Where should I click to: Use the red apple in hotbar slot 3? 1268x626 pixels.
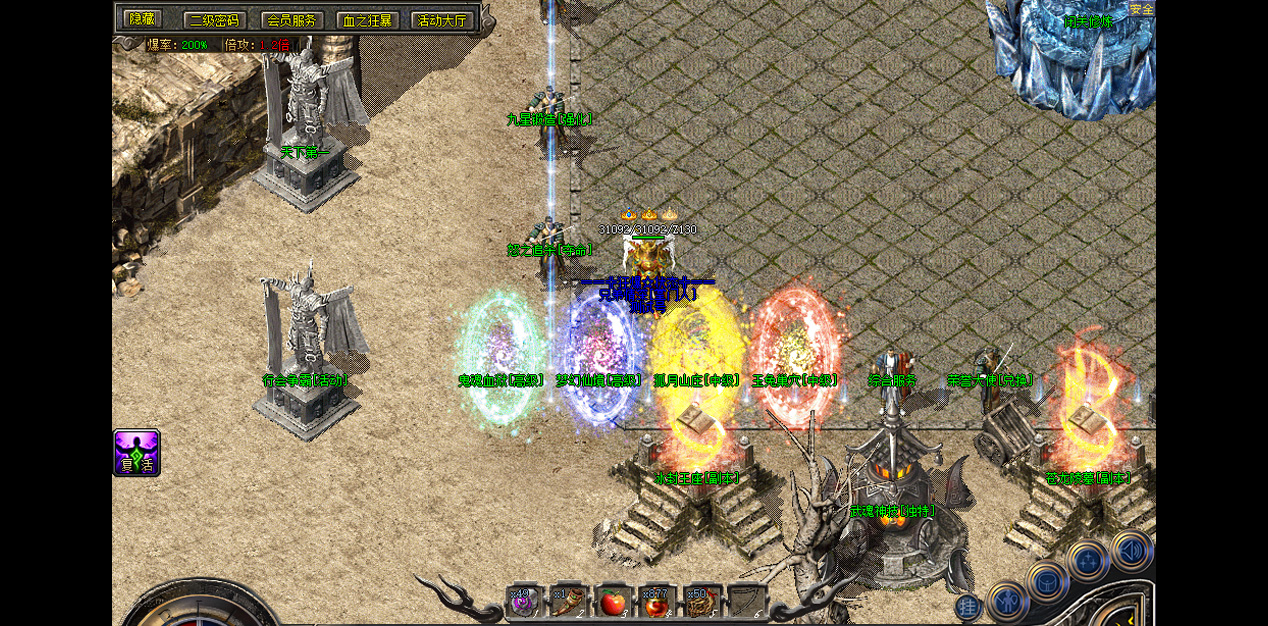click(612, 601)
